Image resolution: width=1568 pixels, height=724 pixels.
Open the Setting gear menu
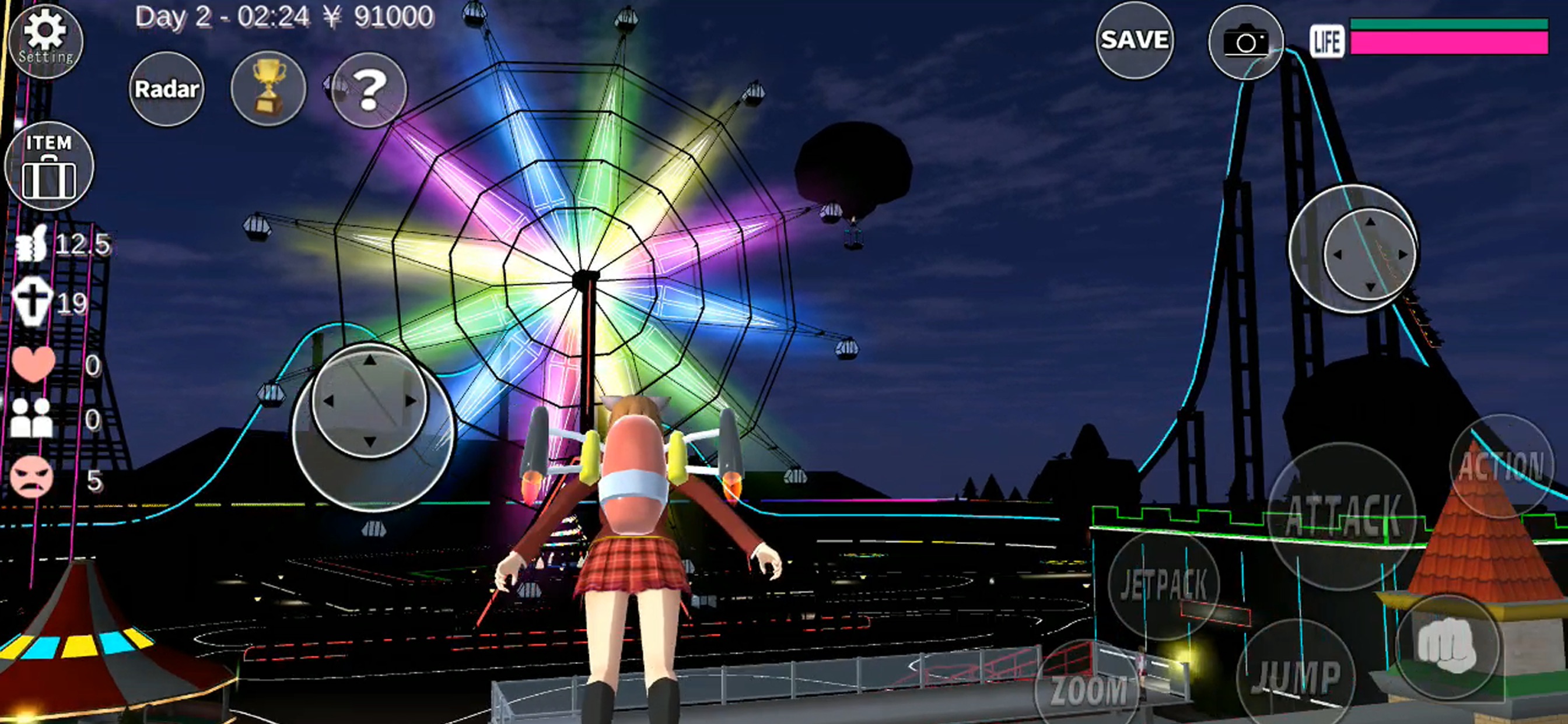coord(45,41)
